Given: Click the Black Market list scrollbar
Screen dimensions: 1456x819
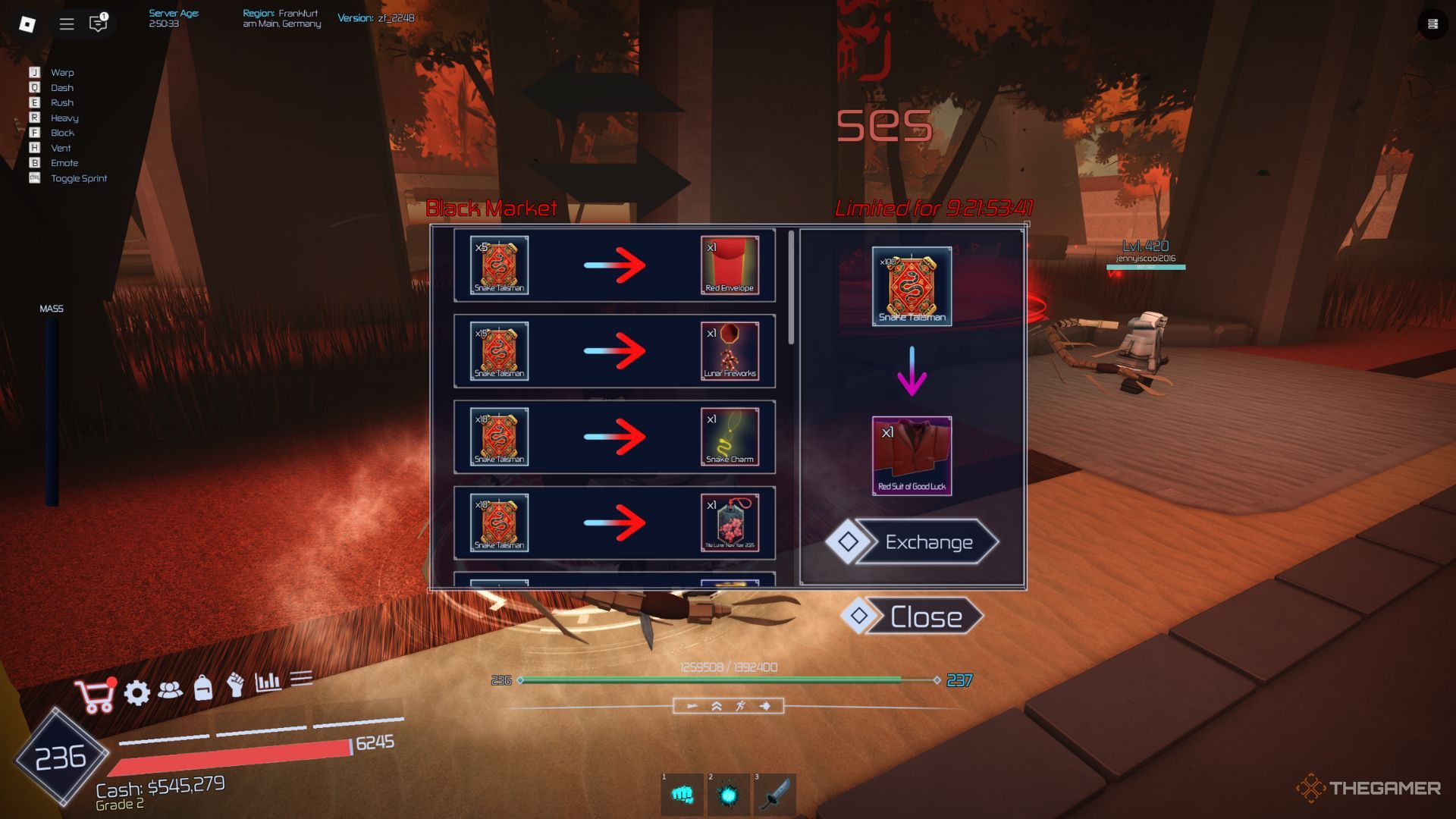Looking at the screenshot, I should pyautogui.click(x=791, y=288).
